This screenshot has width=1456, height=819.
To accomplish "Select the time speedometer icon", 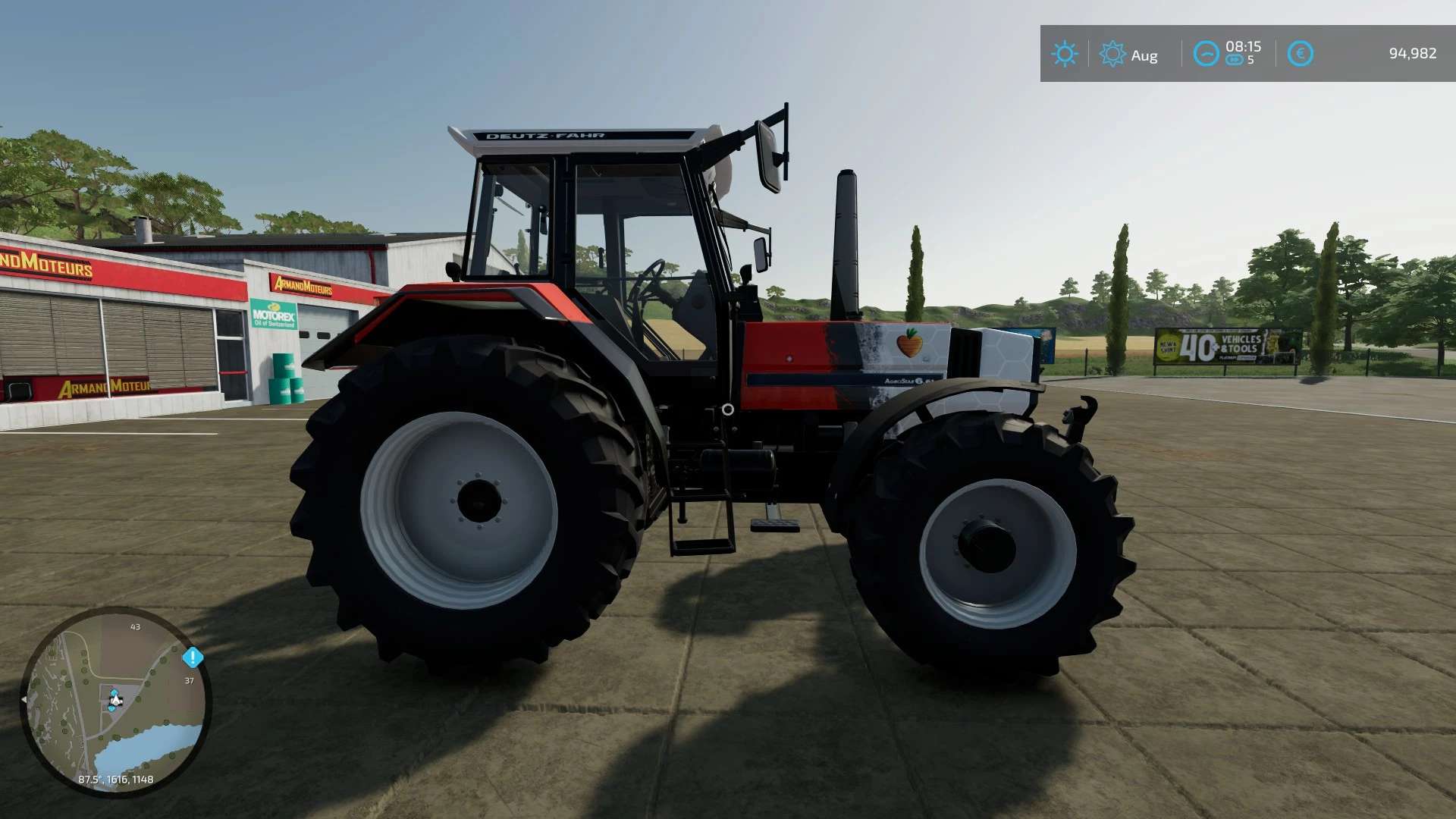I will (x=1207, y=52).
